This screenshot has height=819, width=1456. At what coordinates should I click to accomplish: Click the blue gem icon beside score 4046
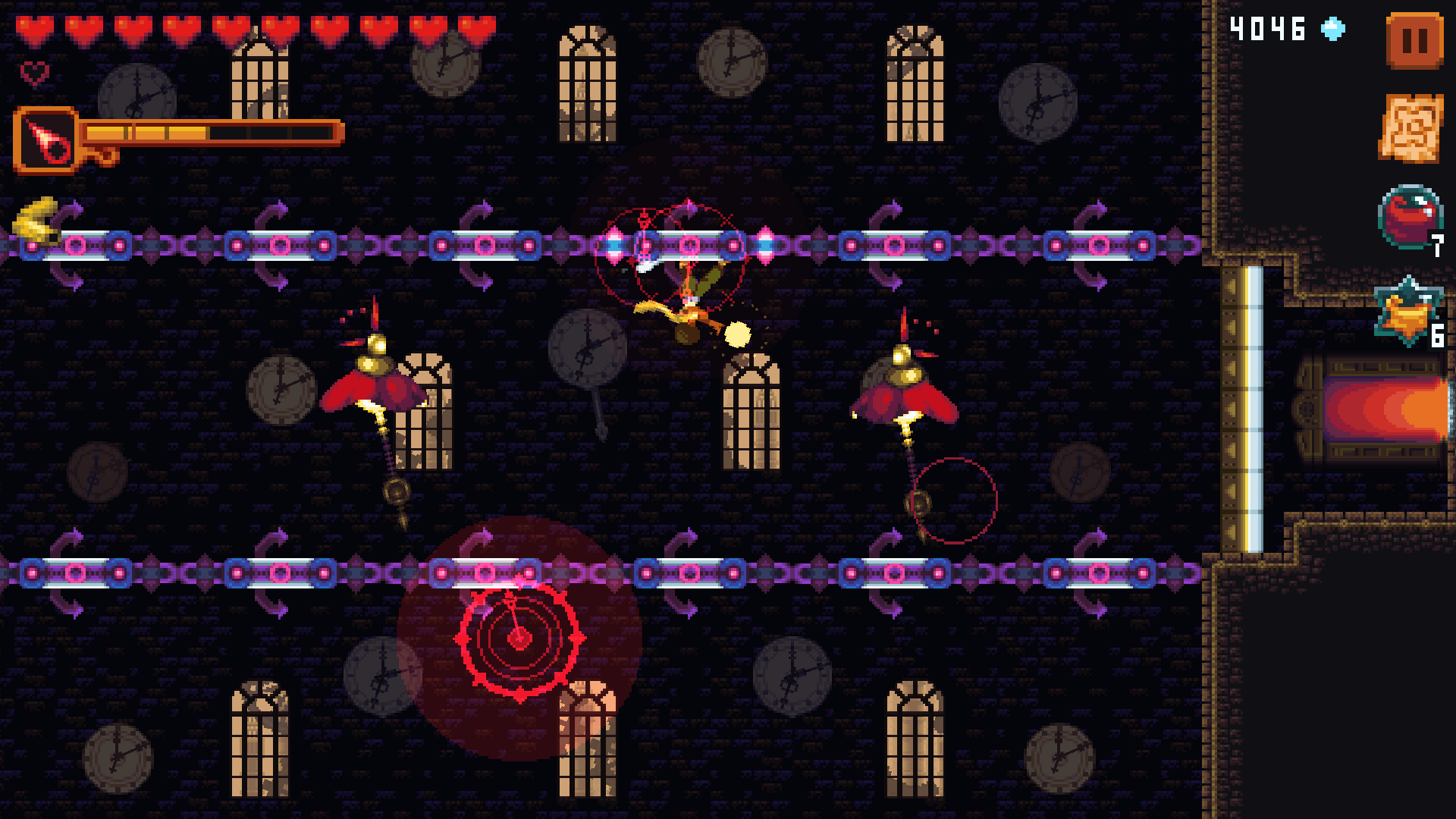point(1331,29)
